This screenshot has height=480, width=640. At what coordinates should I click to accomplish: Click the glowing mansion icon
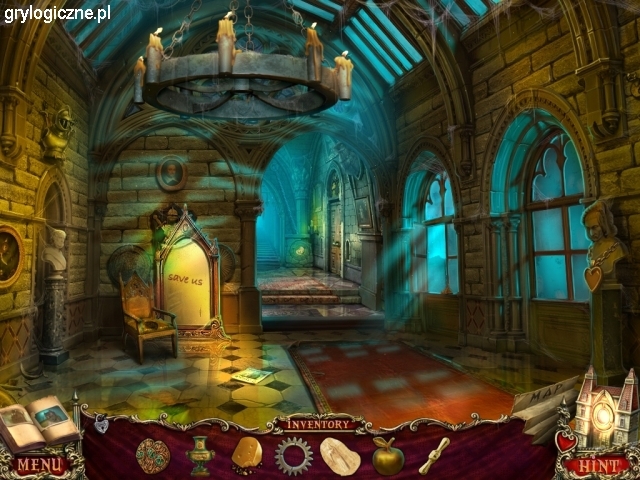[603, 410]
